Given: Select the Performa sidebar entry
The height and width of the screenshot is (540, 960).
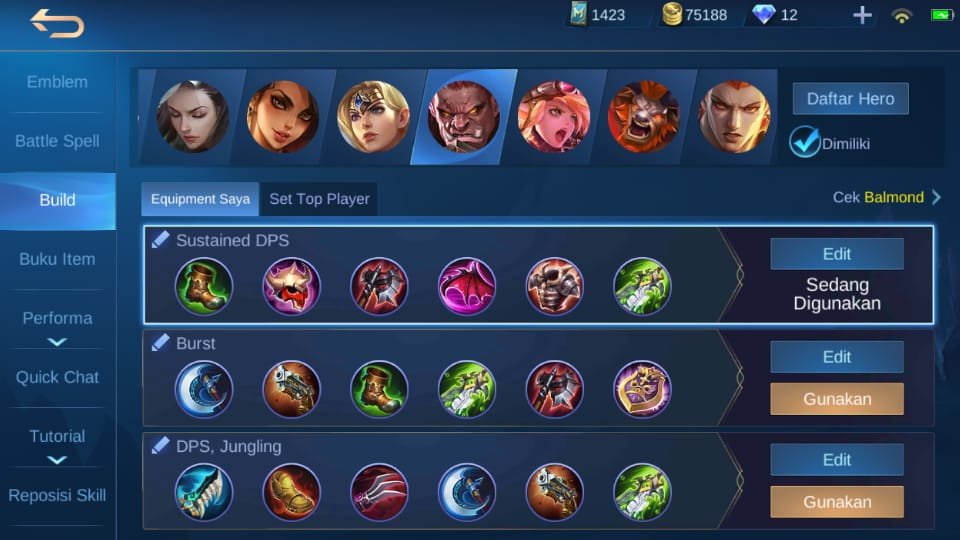Looking at the screenshot, I should point(57,318).
